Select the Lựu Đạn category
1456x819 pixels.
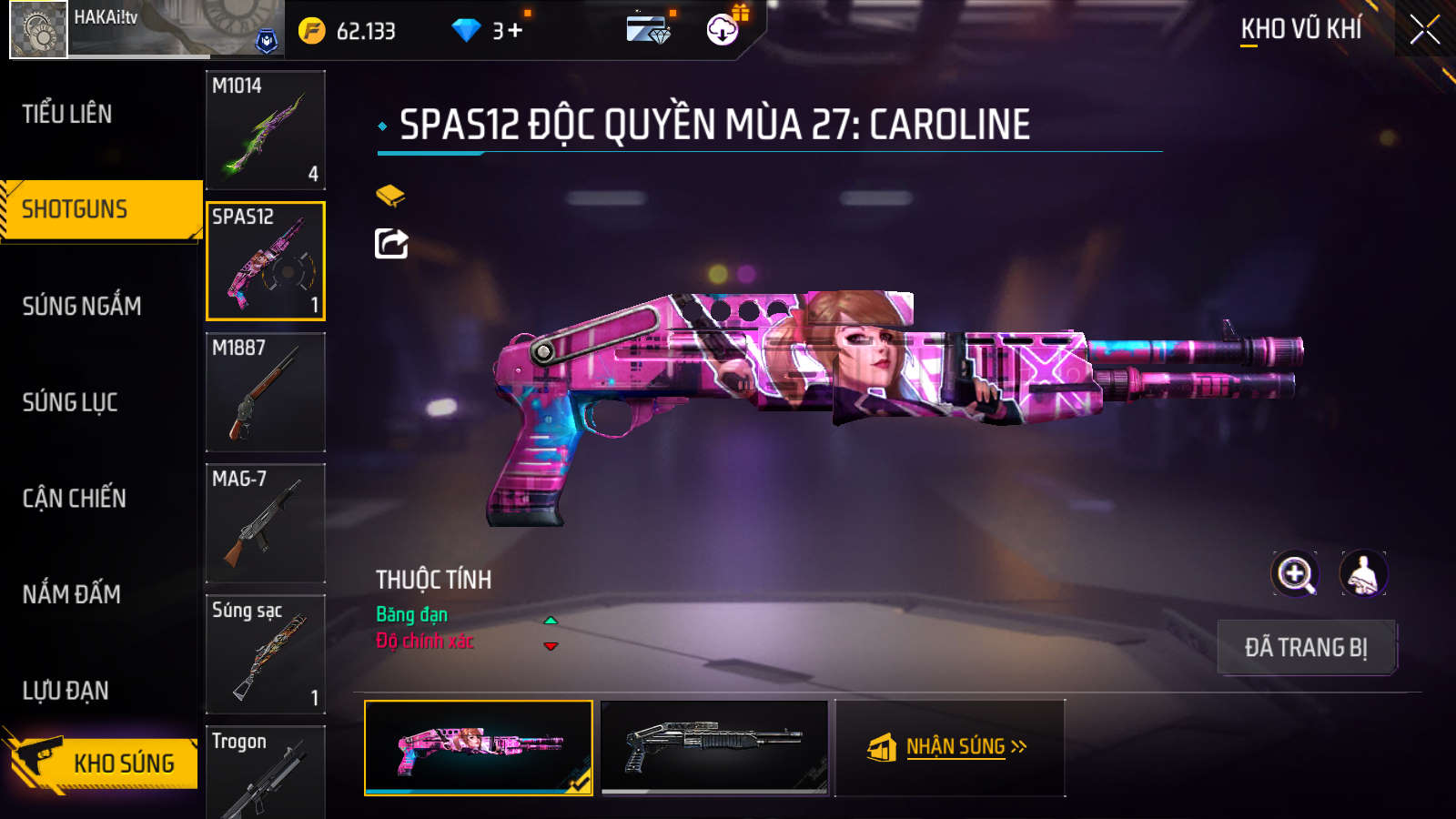coord(66,691)
